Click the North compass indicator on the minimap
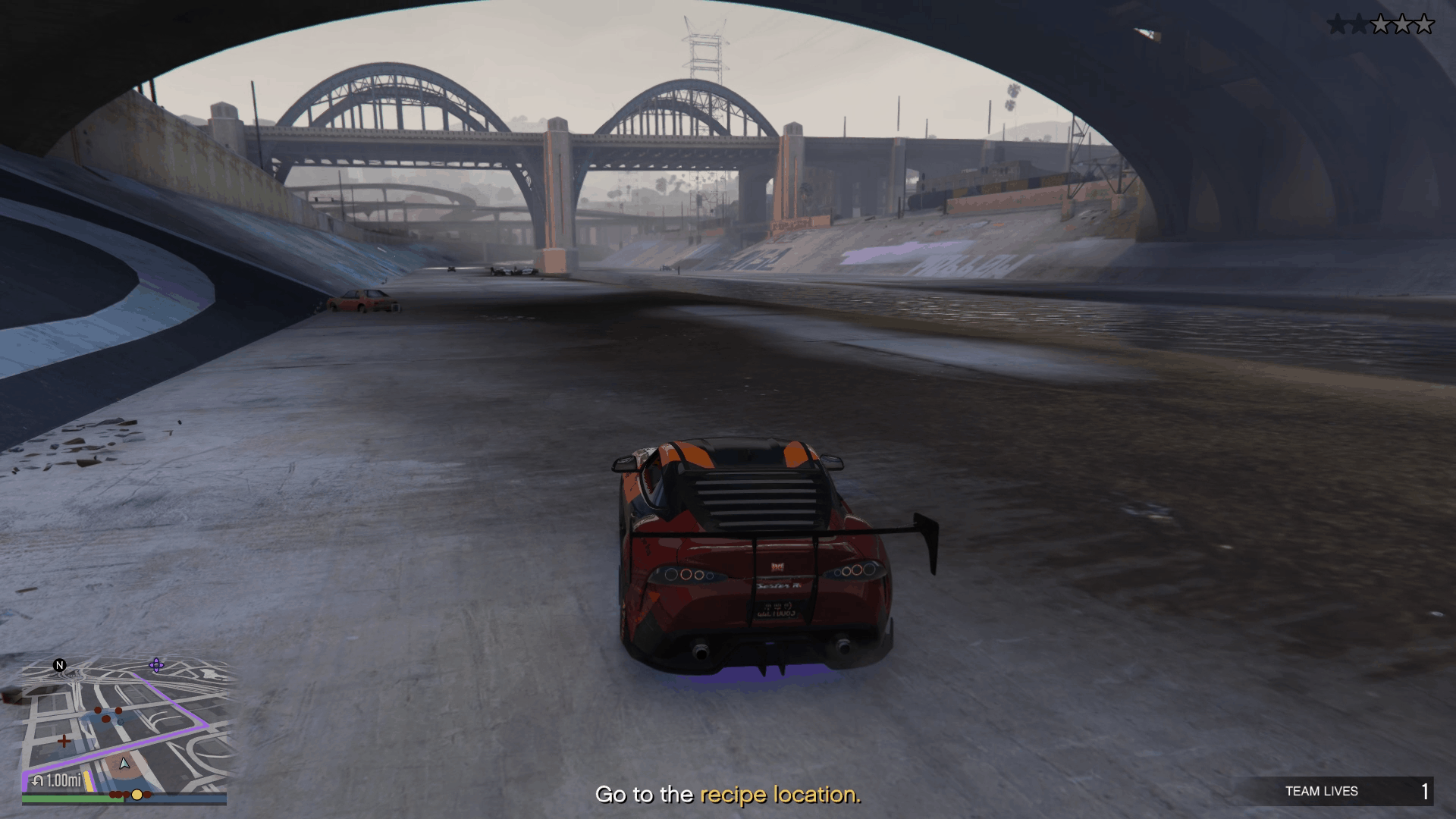This screenshot has width=1456, height=819. pos(59,665)
